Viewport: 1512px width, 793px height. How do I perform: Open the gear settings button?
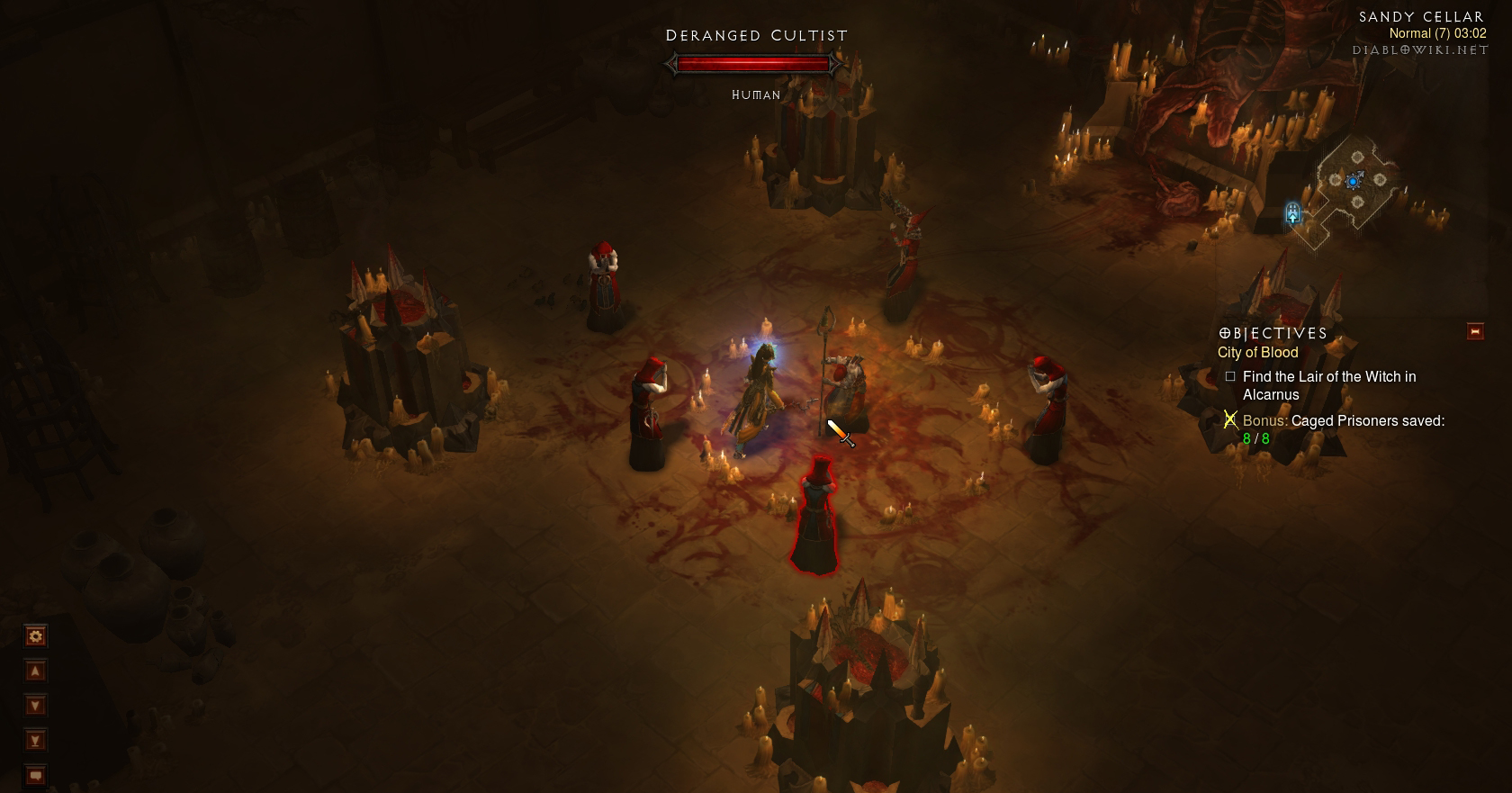pyautogui.click(x=35, y=636)
